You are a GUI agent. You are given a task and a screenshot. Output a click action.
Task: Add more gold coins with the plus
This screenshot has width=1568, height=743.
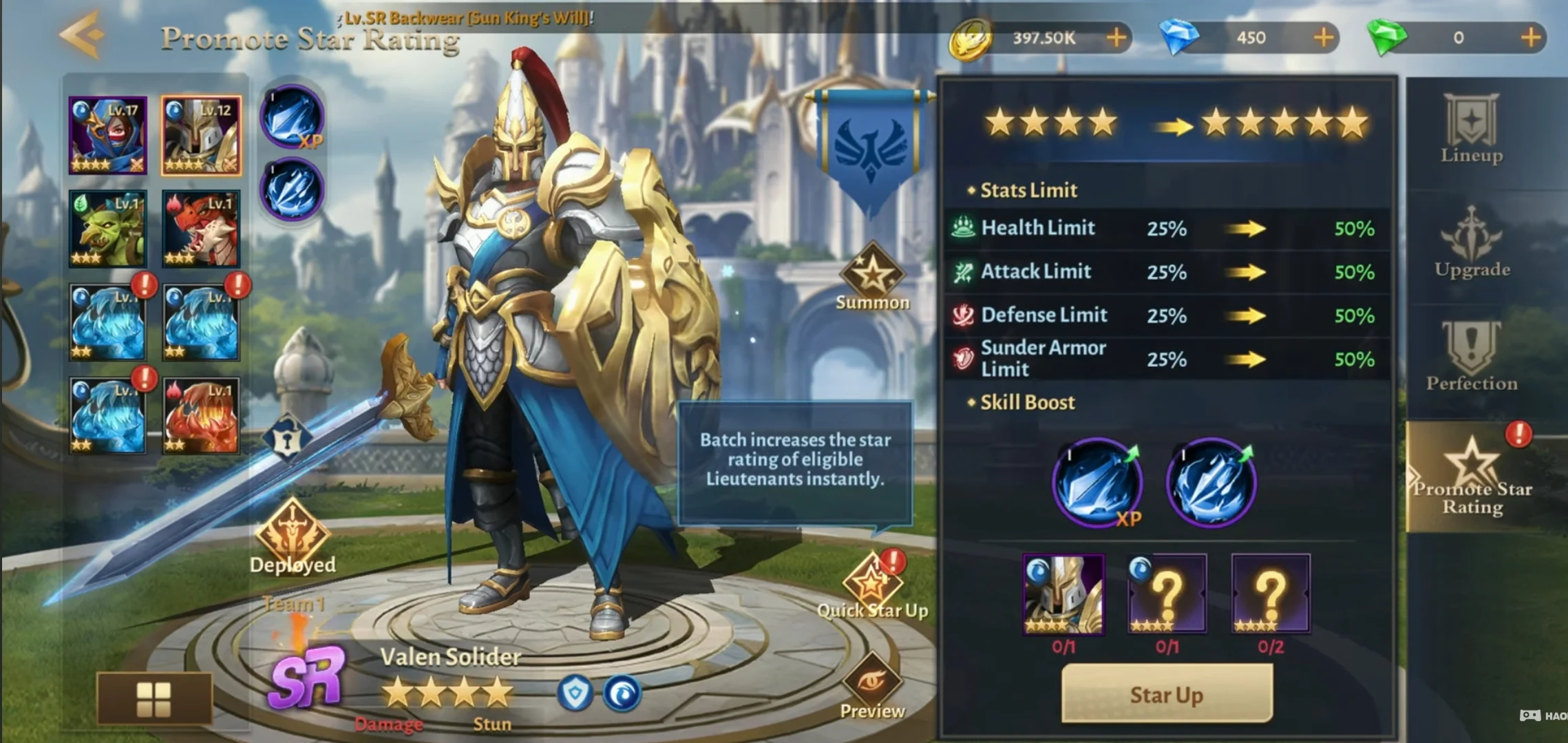tap(1116, 38)
